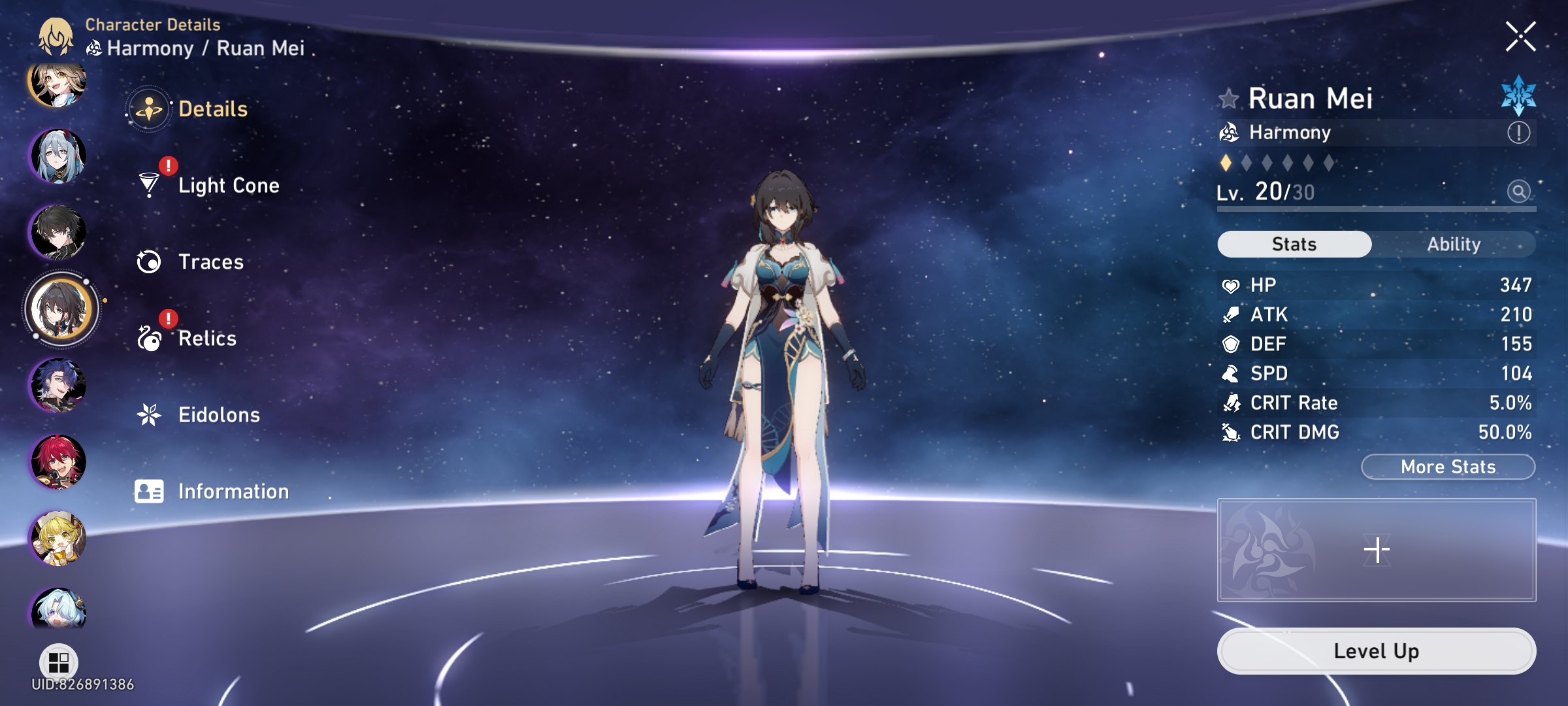Screen dimensions: 1568x706
Task: Open the Eidolons section
Action: tap(219, 414)
